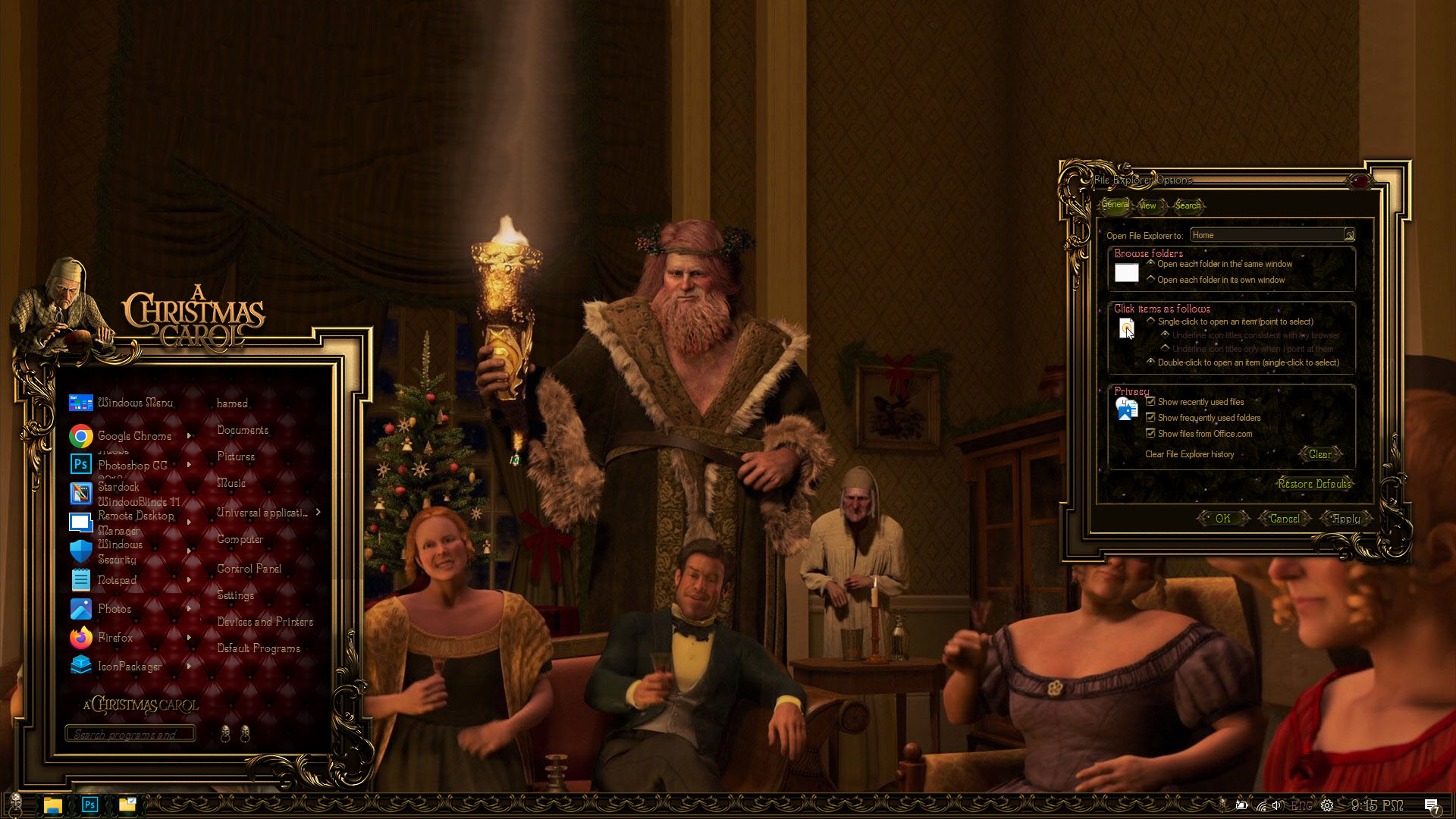Cancel the File Explorer Options dialog
This screenshot has width=1456, height=819.
(x=1284, y=519)
